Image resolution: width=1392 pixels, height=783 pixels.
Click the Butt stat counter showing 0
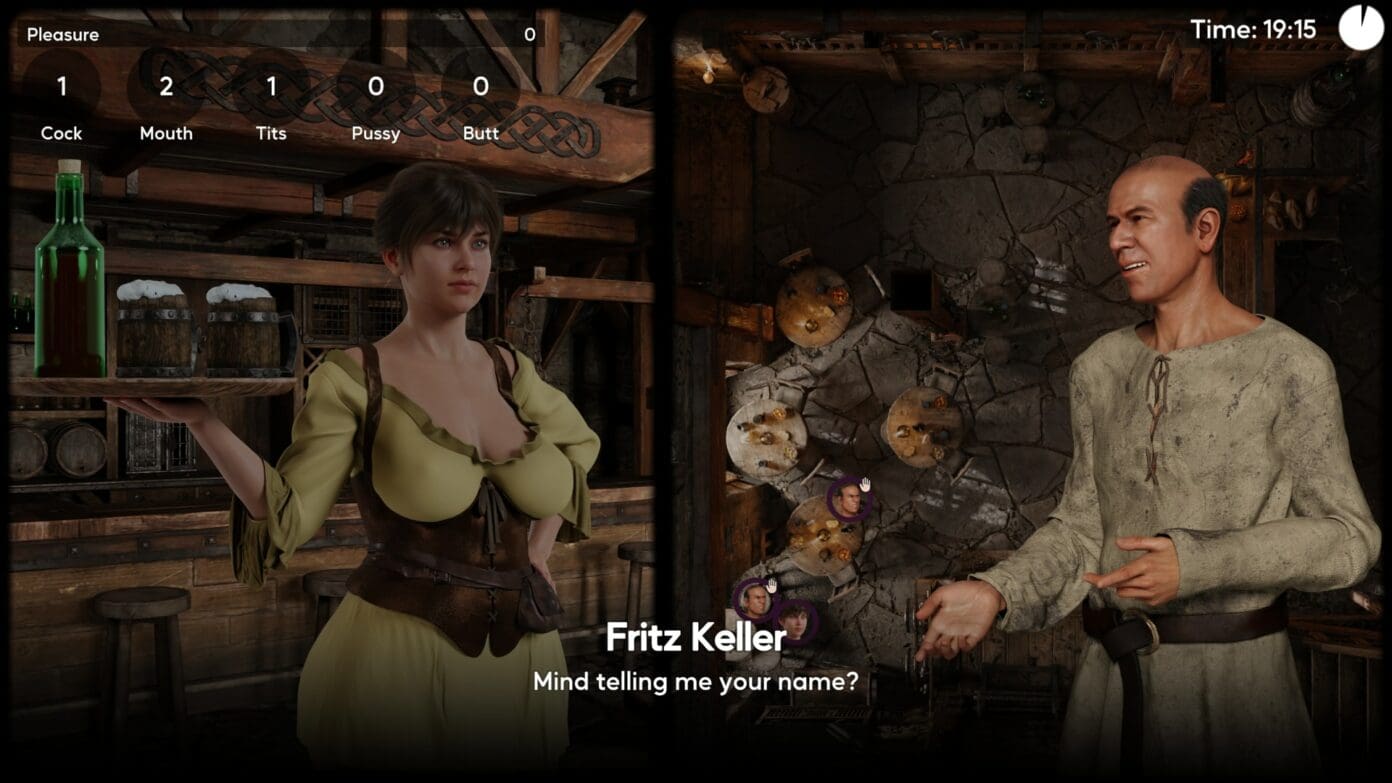click(479, 88)
